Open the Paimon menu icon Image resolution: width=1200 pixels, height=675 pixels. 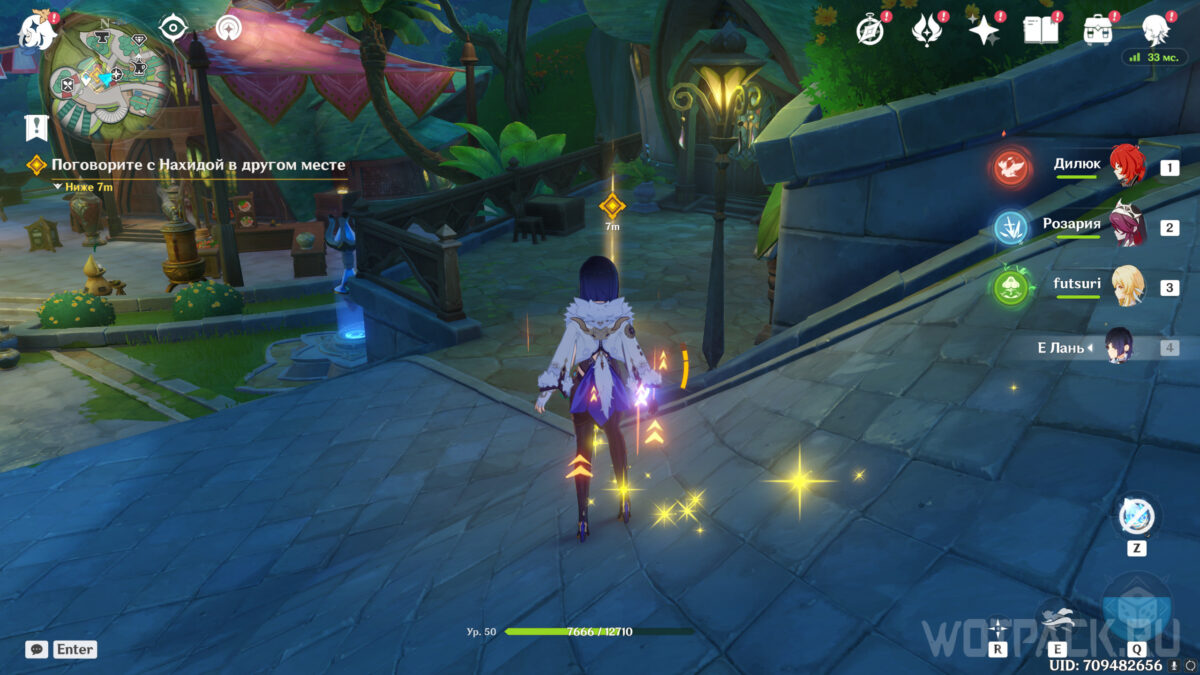tap(35, 30)
